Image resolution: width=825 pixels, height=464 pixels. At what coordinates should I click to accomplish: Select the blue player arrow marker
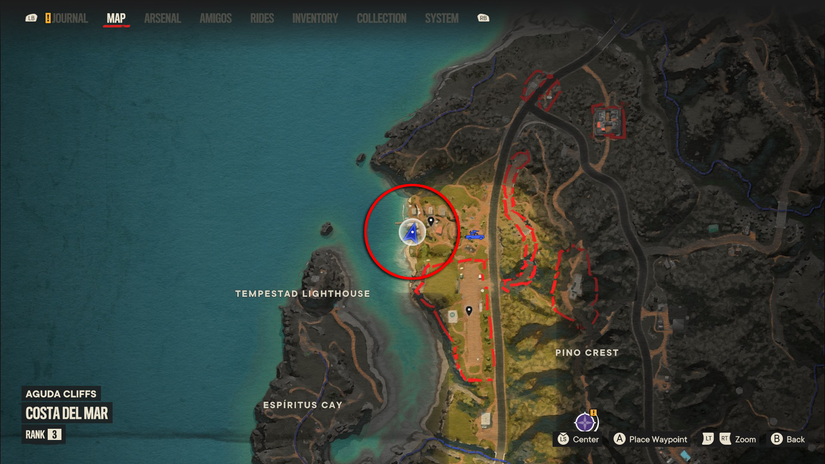(x=411, y=233)
